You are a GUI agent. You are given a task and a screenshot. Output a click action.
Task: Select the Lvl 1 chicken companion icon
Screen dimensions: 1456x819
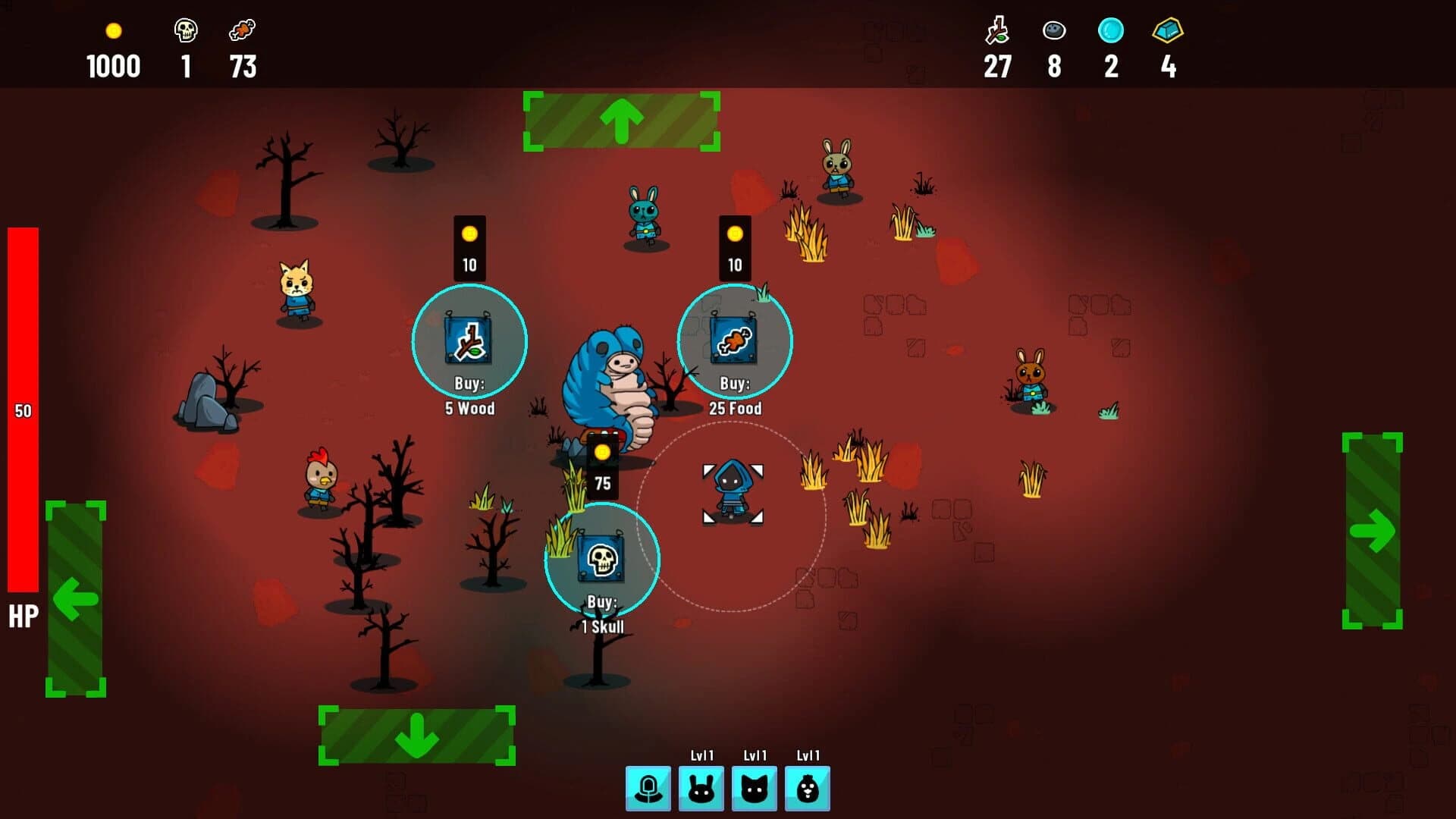pyautogui.click(x=808, y=788)
